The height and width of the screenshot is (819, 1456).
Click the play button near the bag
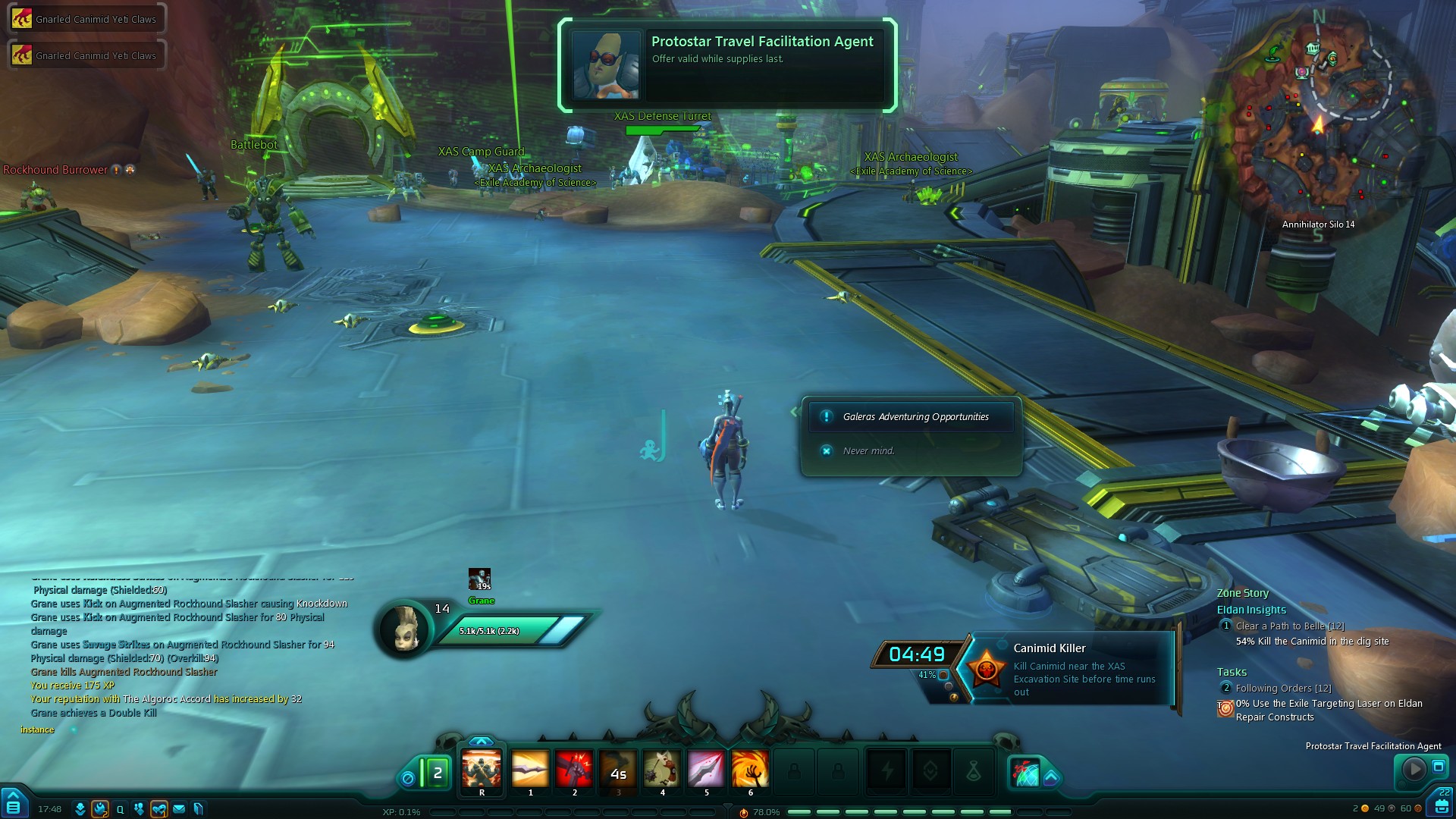(x=1414, y=769)
